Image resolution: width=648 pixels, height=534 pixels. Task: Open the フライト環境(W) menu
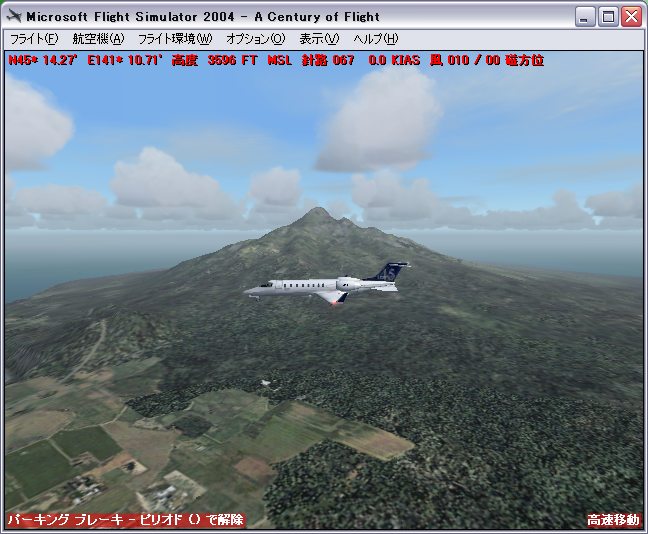[x=175, y=39]
